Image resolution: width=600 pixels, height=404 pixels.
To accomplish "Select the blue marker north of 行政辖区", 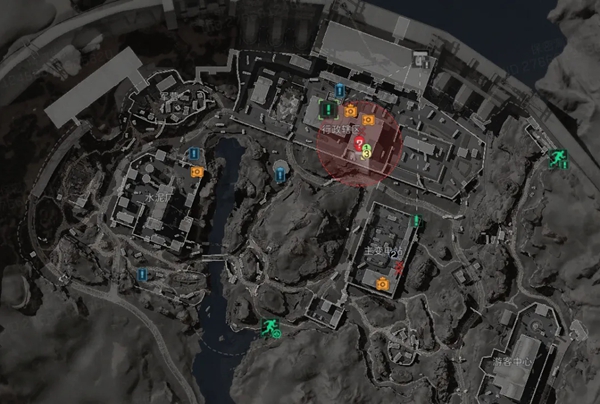I will coord(339,91).
